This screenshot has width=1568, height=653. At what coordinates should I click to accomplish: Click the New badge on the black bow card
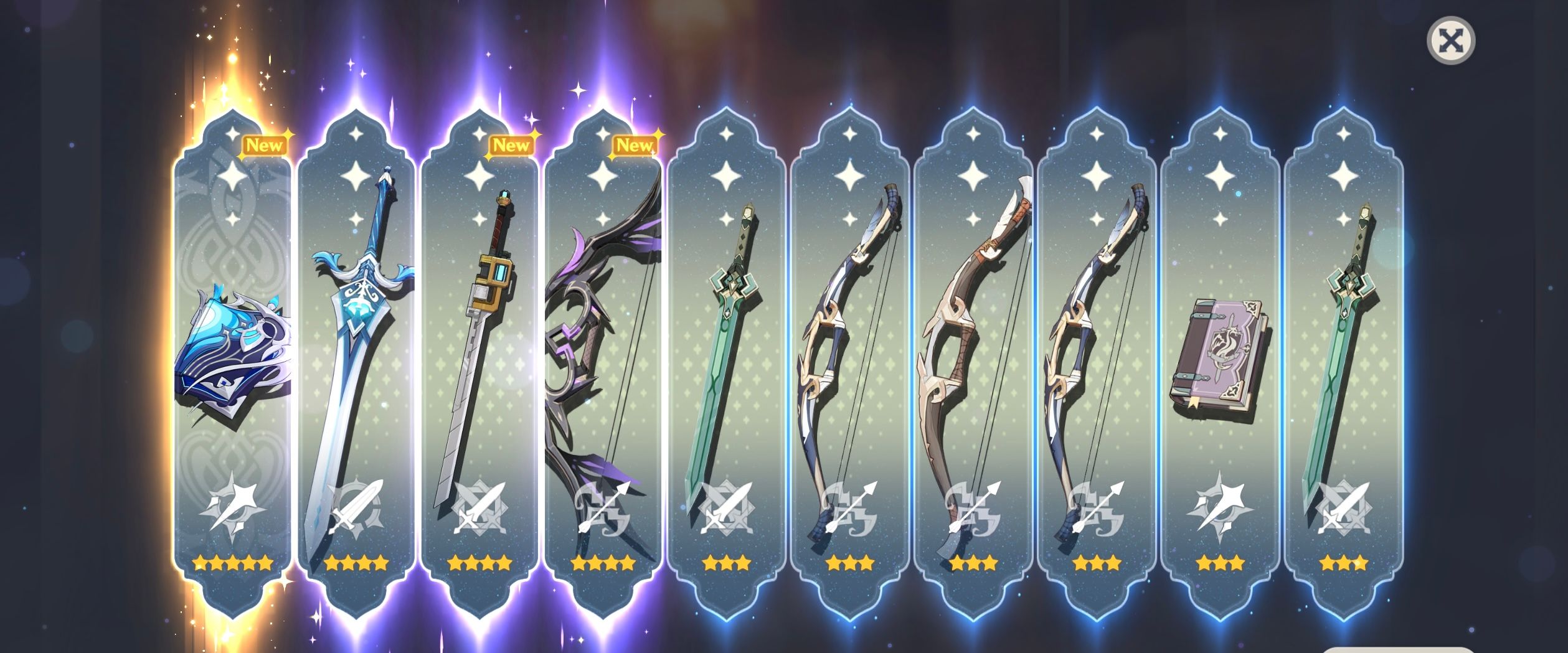point(635,144)
